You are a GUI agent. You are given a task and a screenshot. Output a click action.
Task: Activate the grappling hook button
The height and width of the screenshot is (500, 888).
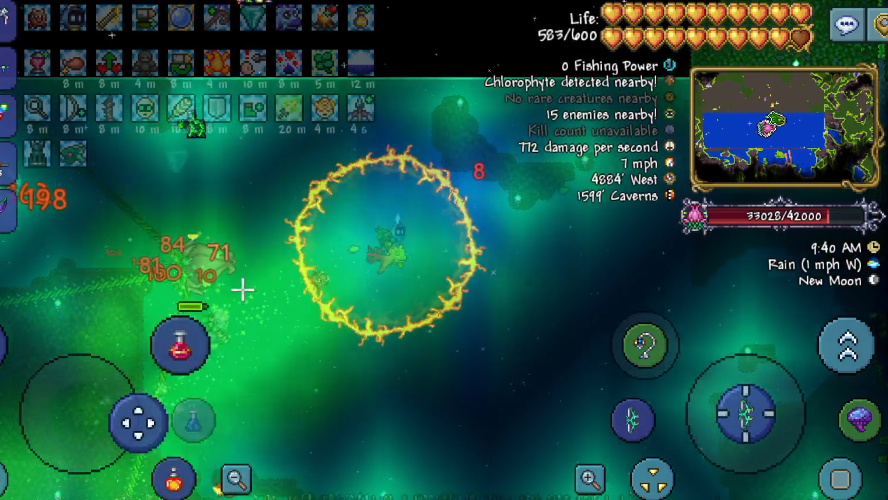tap(645, 346)
